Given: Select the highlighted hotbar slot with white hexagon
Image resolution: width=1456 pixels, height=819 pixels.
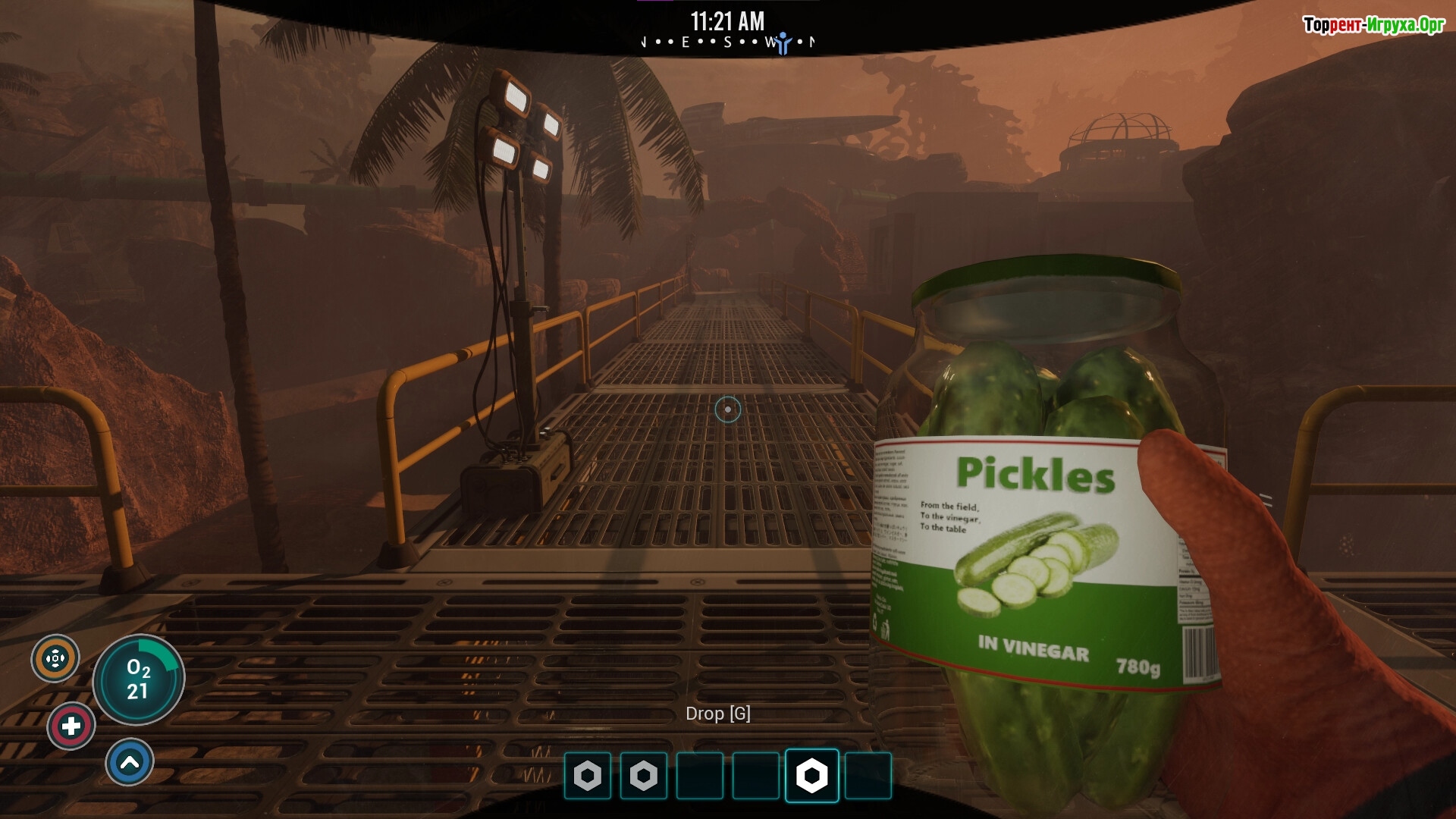Looking at the screenshot, I should [811, 775].
